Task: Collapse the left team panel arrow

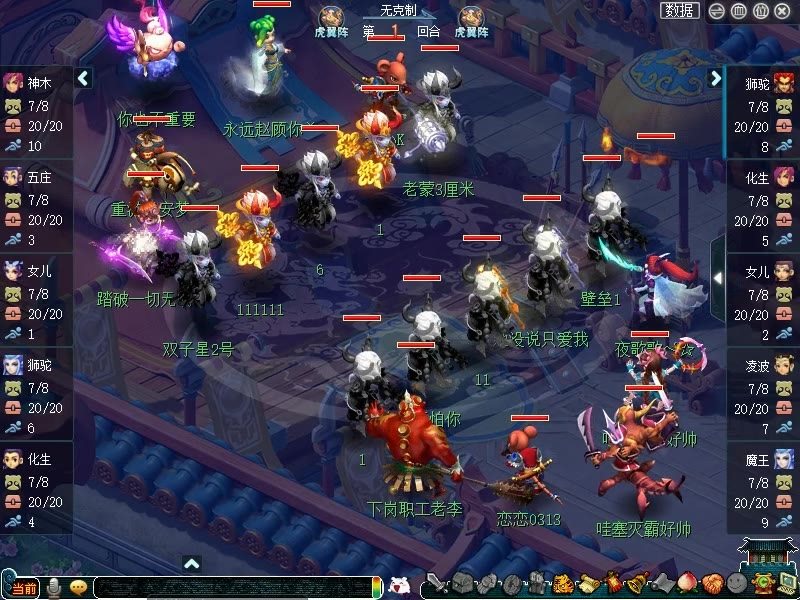Action: pyautogui.click(x=84, y=77)
